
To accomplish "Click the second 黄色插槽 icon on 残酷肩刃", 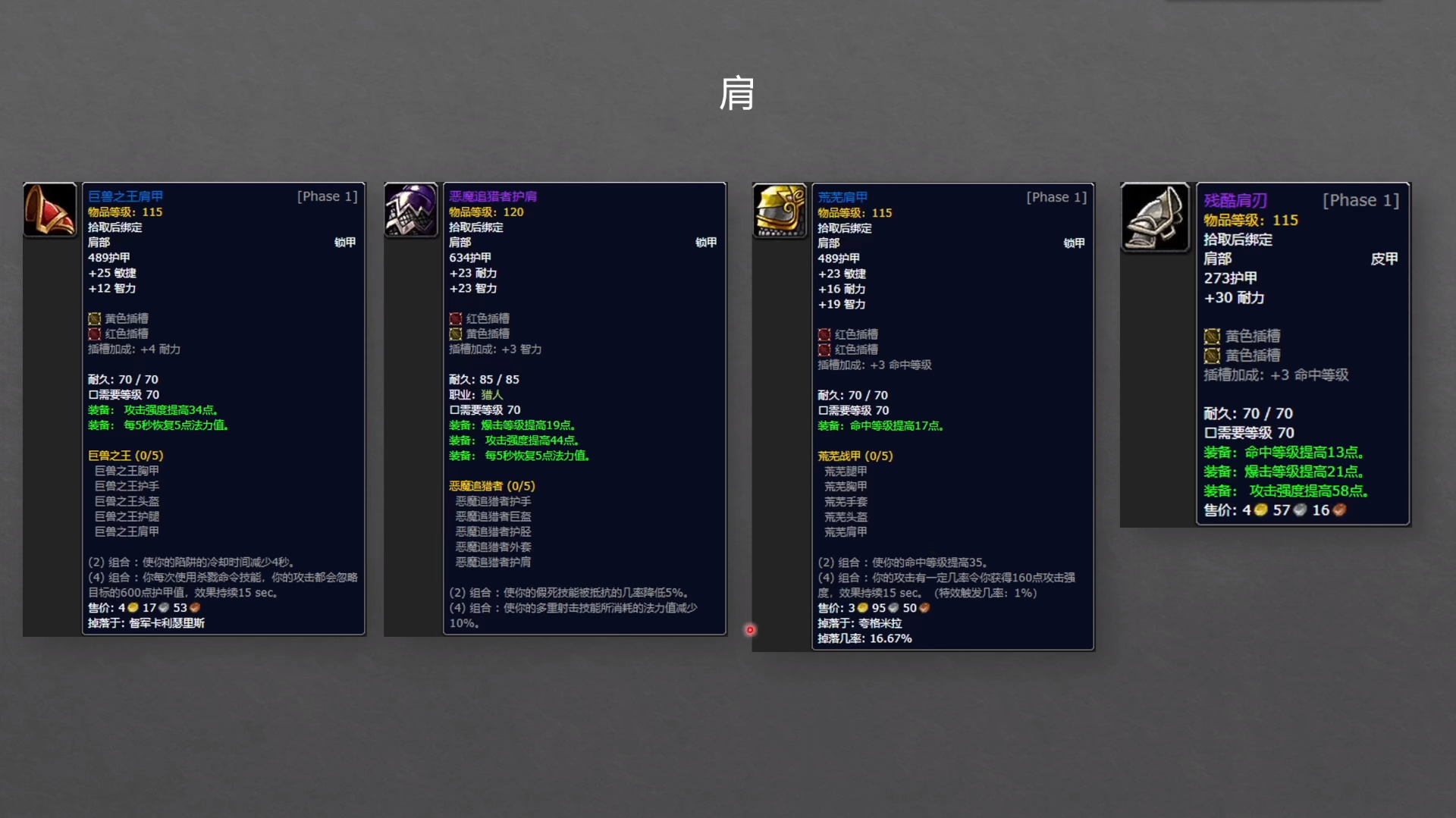I will pos(1213,355).
